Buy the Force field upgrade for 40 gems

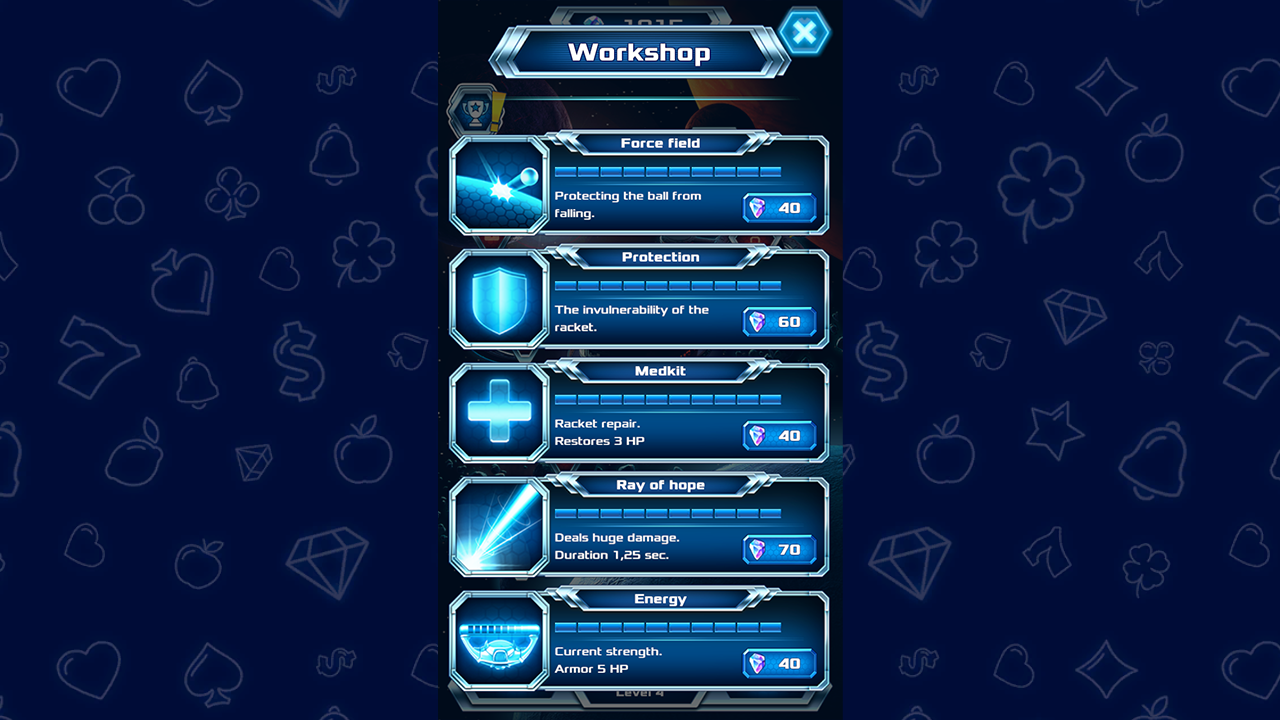coord(780,208)
